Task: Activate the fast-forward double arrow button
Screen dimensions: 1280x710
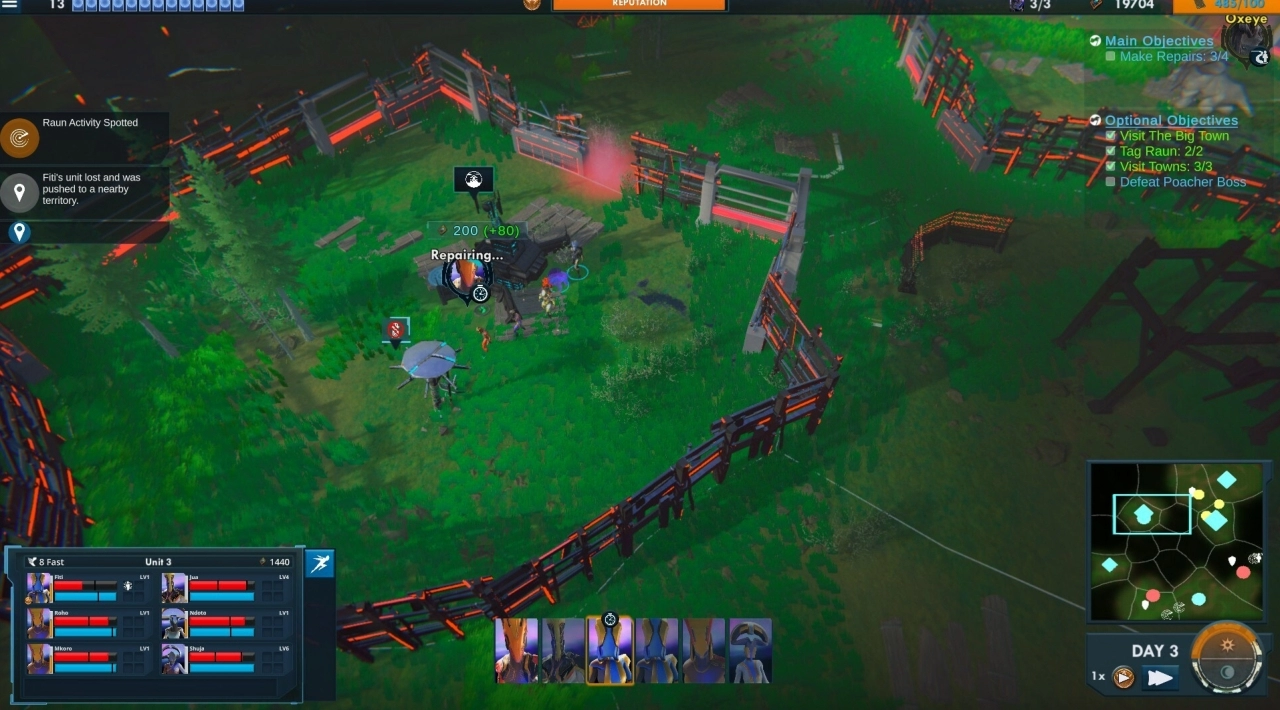Action: pos(1160,678)
